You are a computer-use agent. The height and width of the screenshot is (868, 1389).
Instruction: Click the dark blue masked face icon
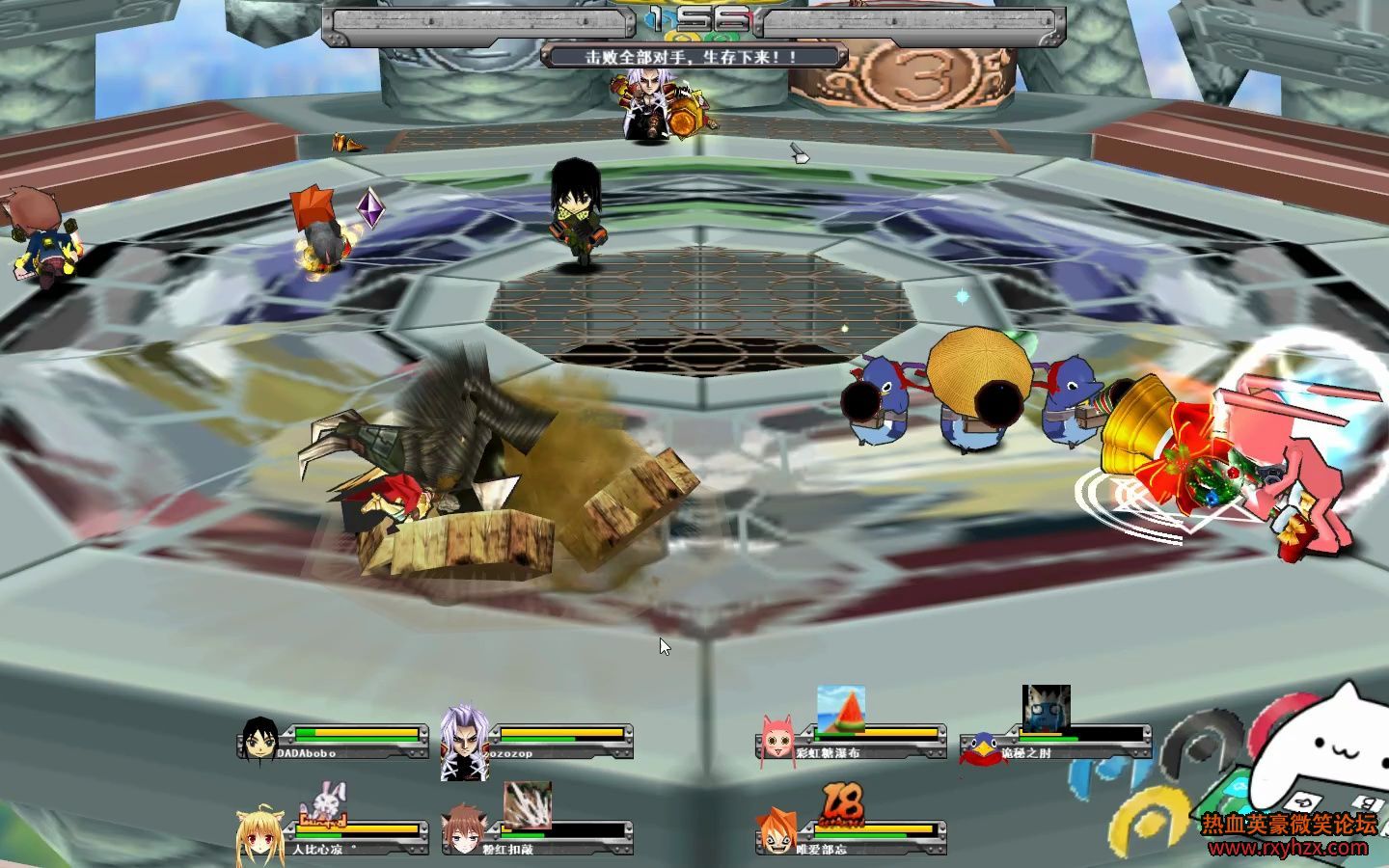point(1046,709)
